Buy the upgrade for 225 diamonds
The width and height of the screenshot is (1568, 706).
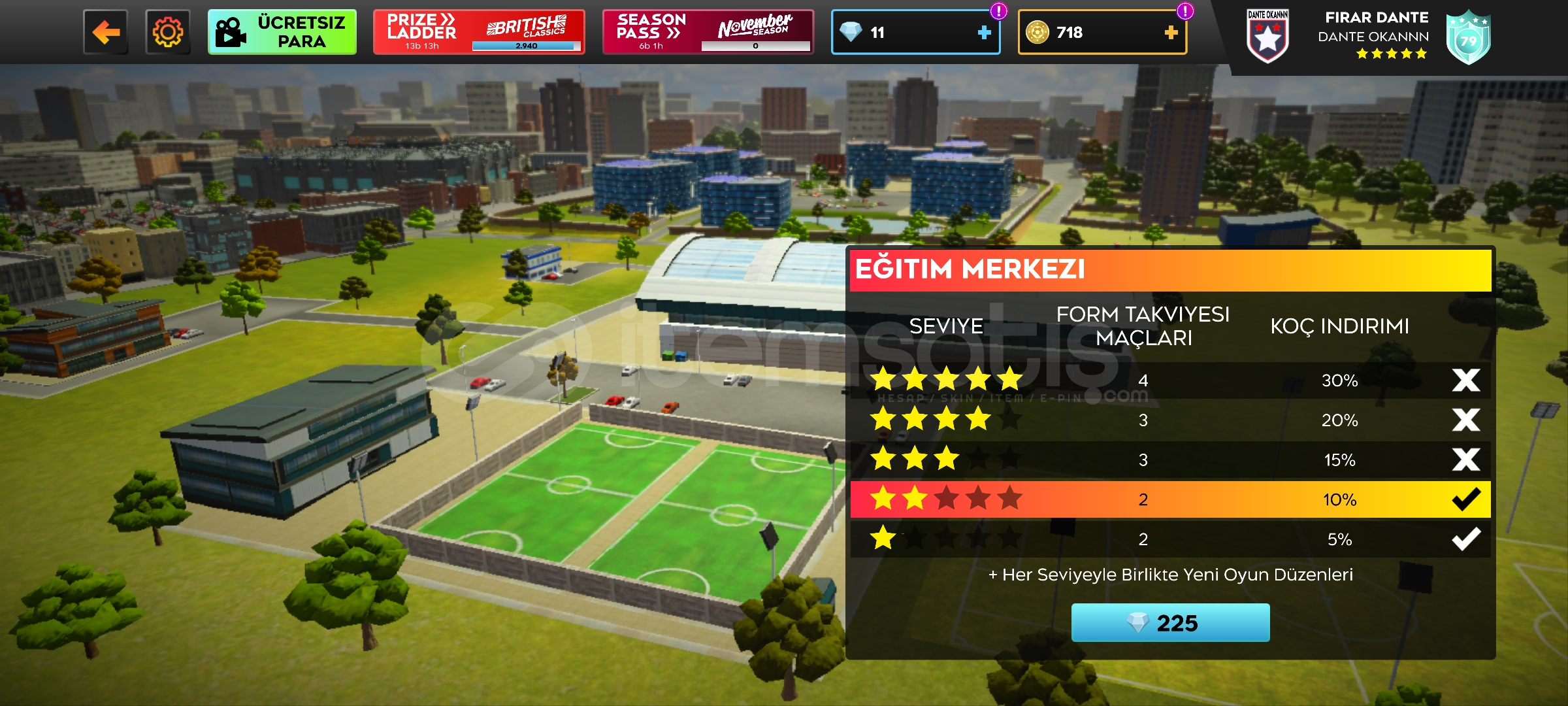pyautogui.click(x=1170, y=623)
